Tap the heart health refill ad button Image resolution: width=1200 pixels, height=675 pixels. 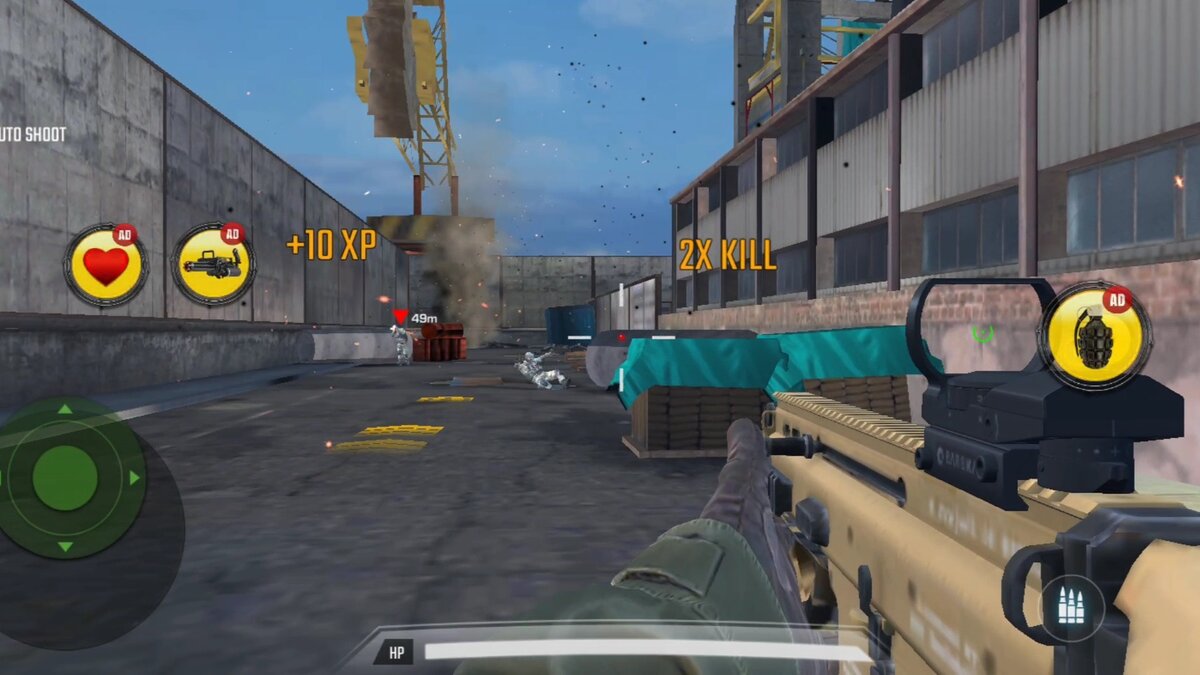[105, 266]
